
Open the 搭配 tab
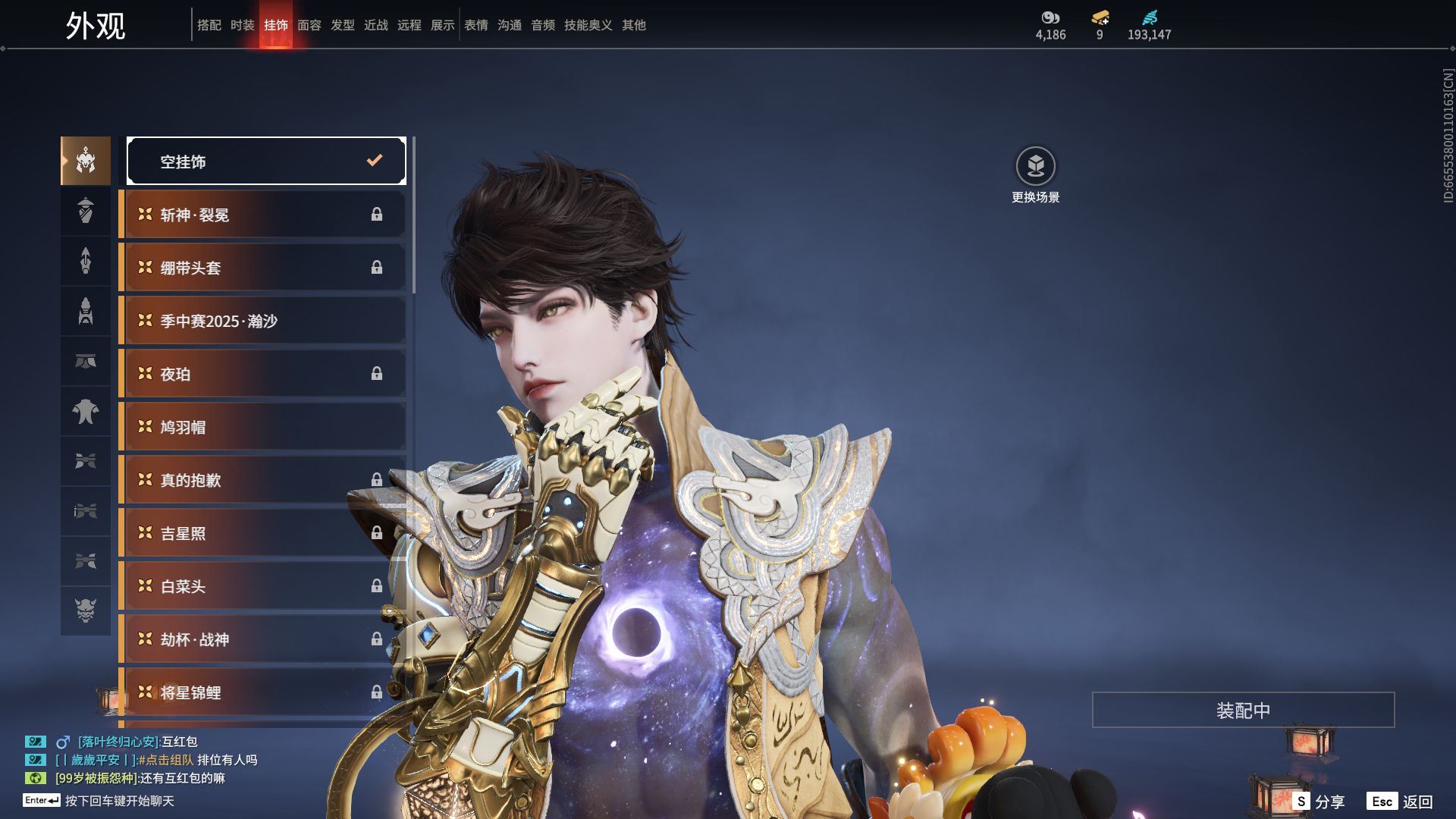click(x=209, y=25)
